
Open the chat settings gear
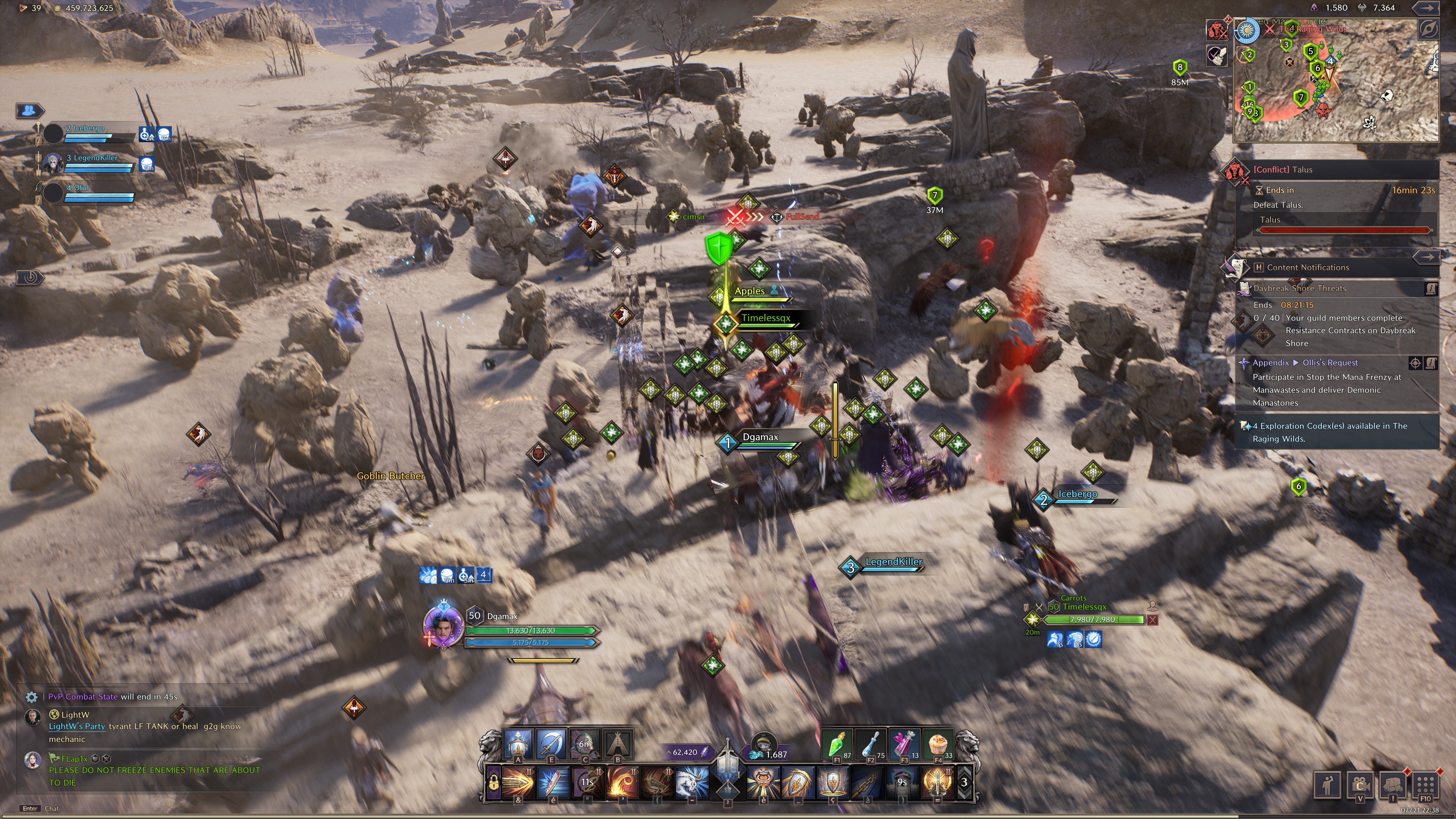coord(31,697)
